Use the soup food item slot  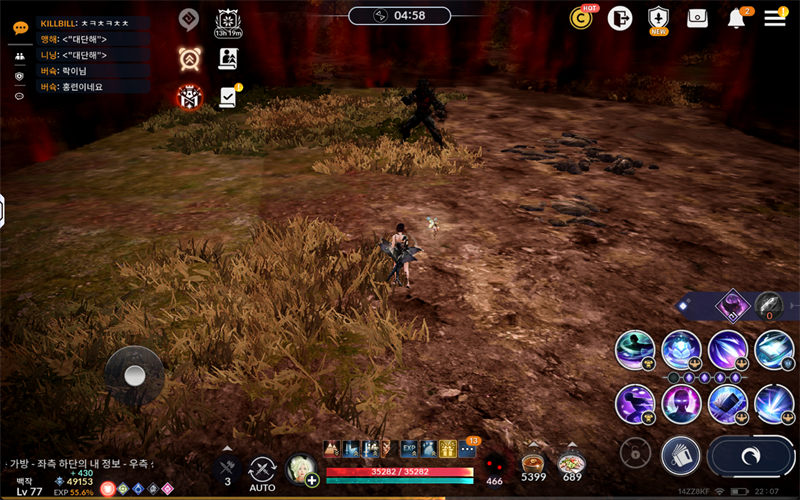(533, 464)
